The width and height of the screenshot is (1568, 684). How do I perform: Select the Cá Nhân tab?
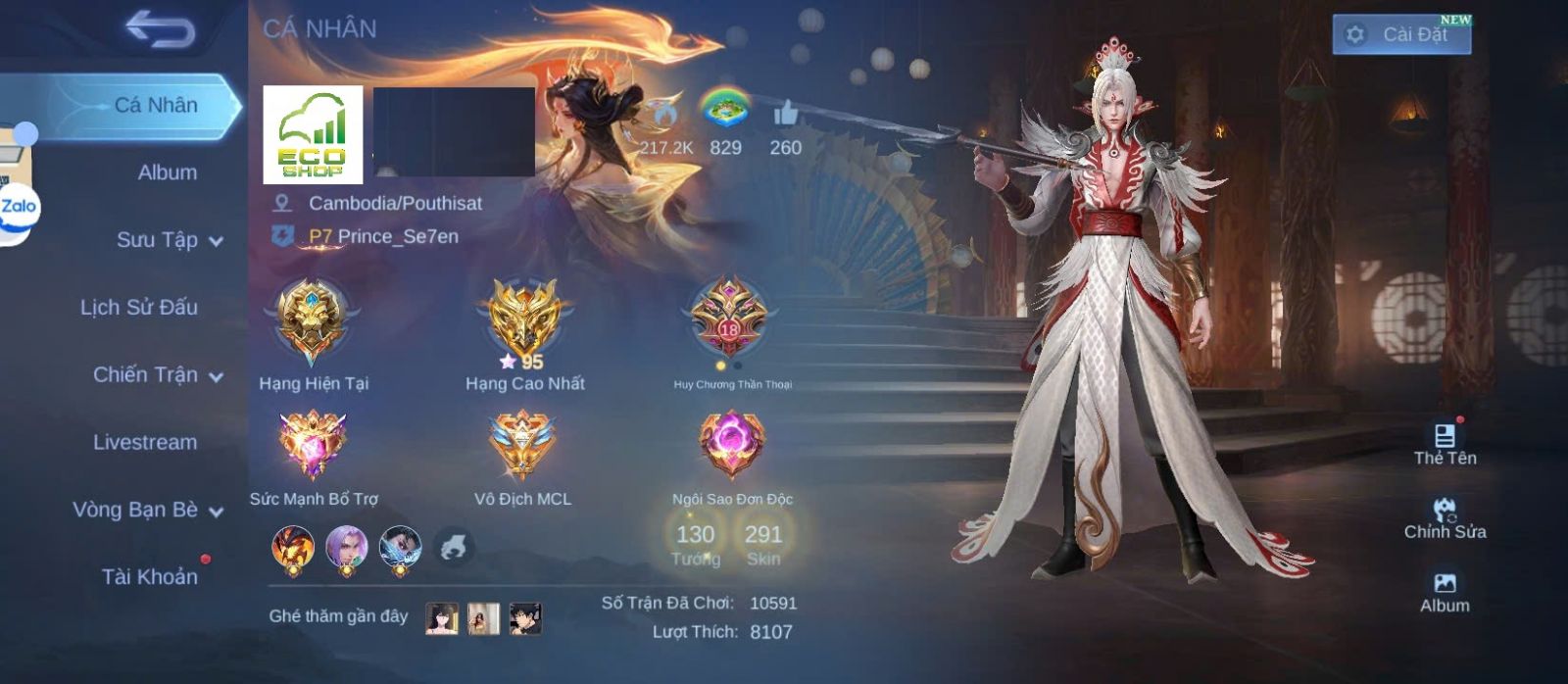155,105
